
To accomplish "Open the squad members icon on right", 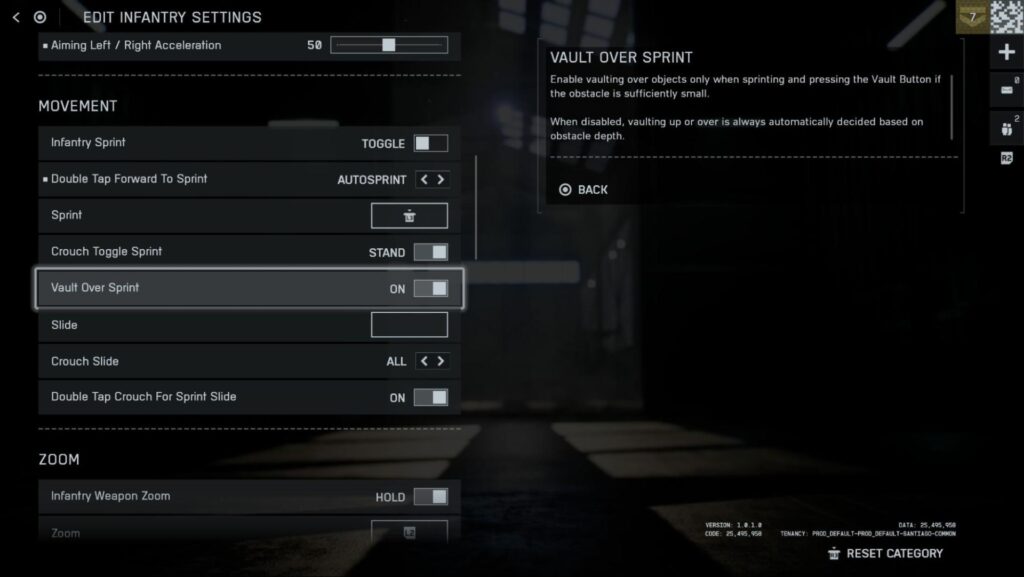I will (1006, 127).
